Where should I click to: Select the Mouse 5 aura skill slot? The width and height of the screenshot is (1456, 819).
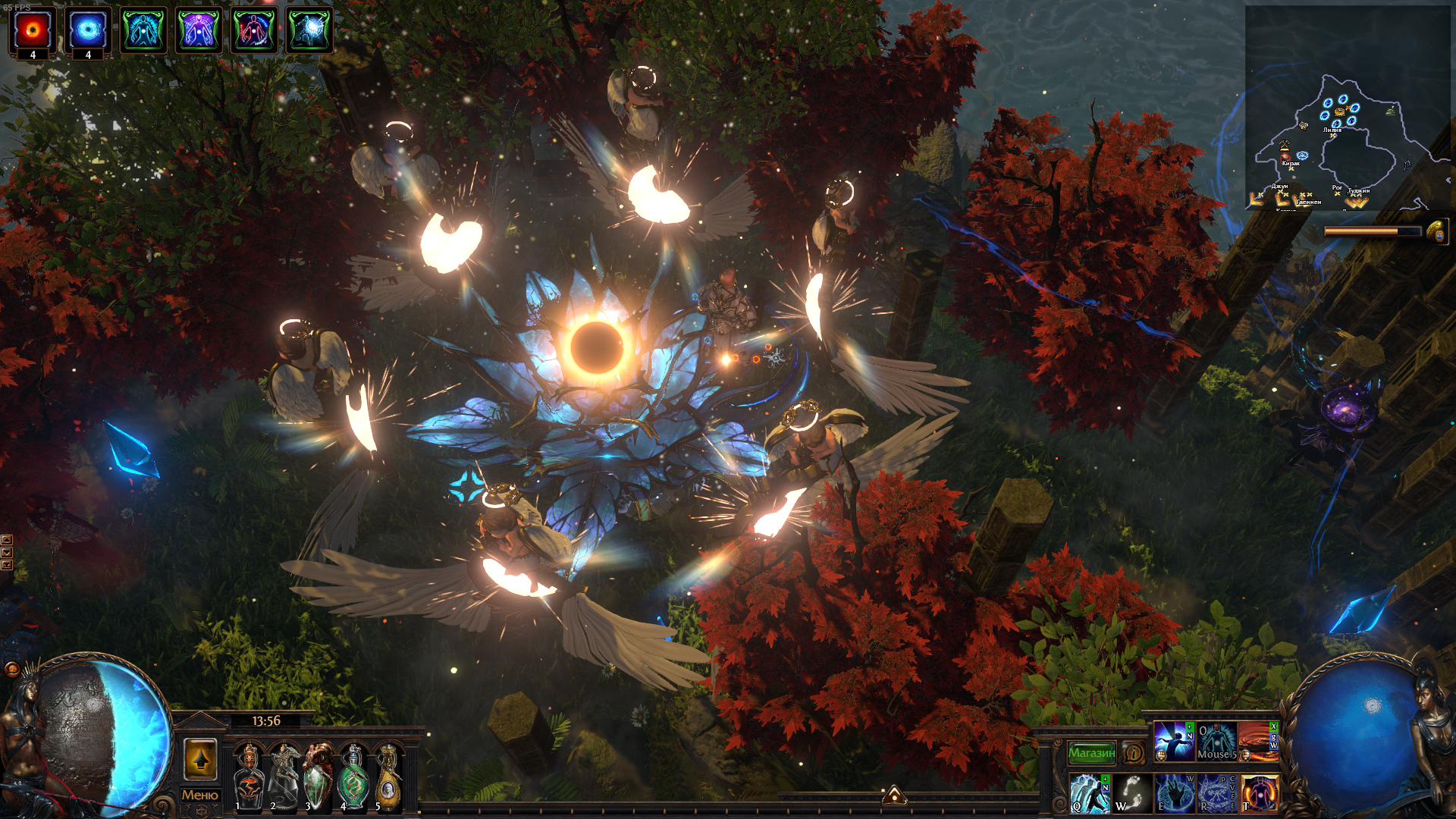coord(1216,742)
